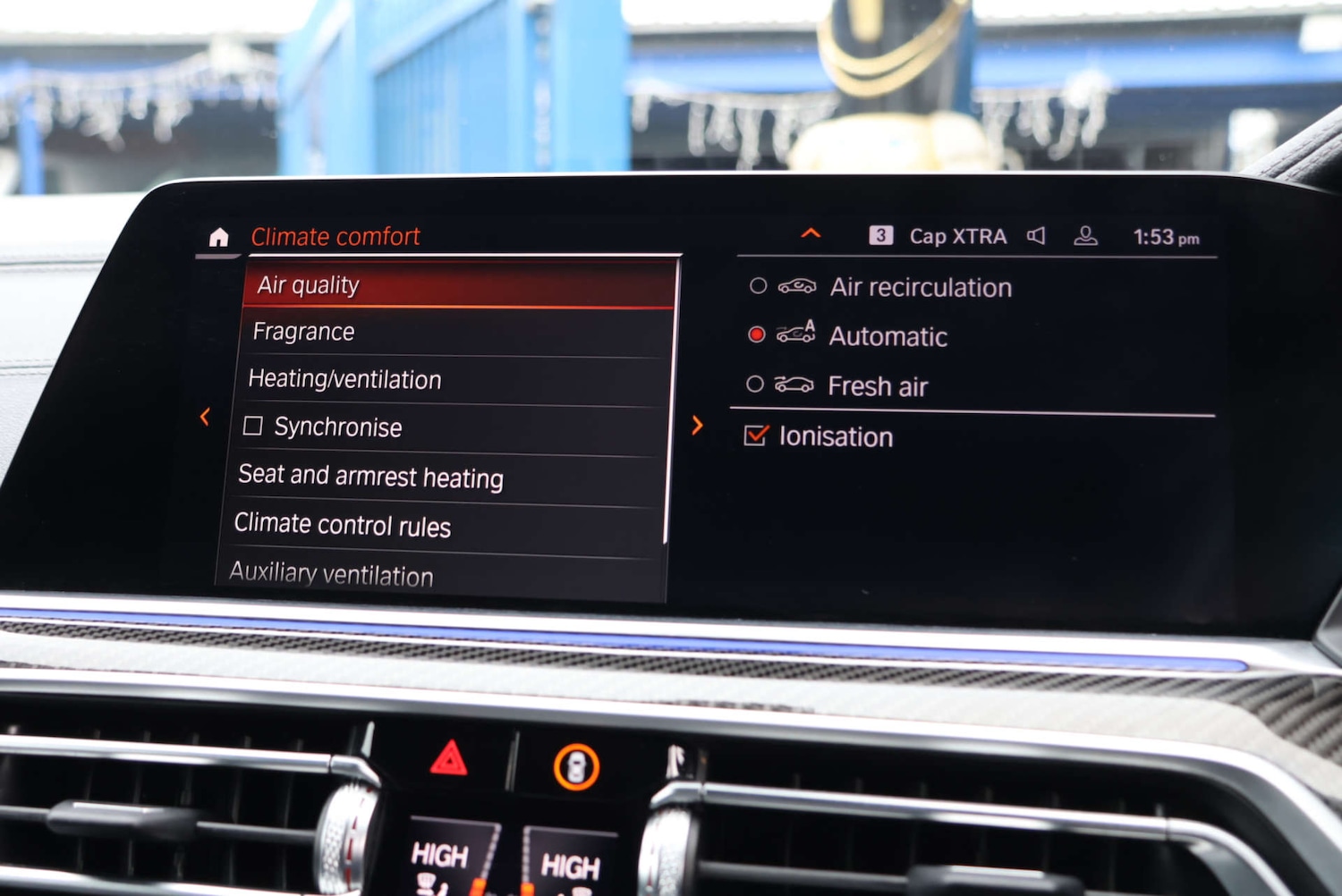This screenshot has width=1342, height=896.
Task: Collapse the status bar with the orange chevron
Action: point(810,233)
